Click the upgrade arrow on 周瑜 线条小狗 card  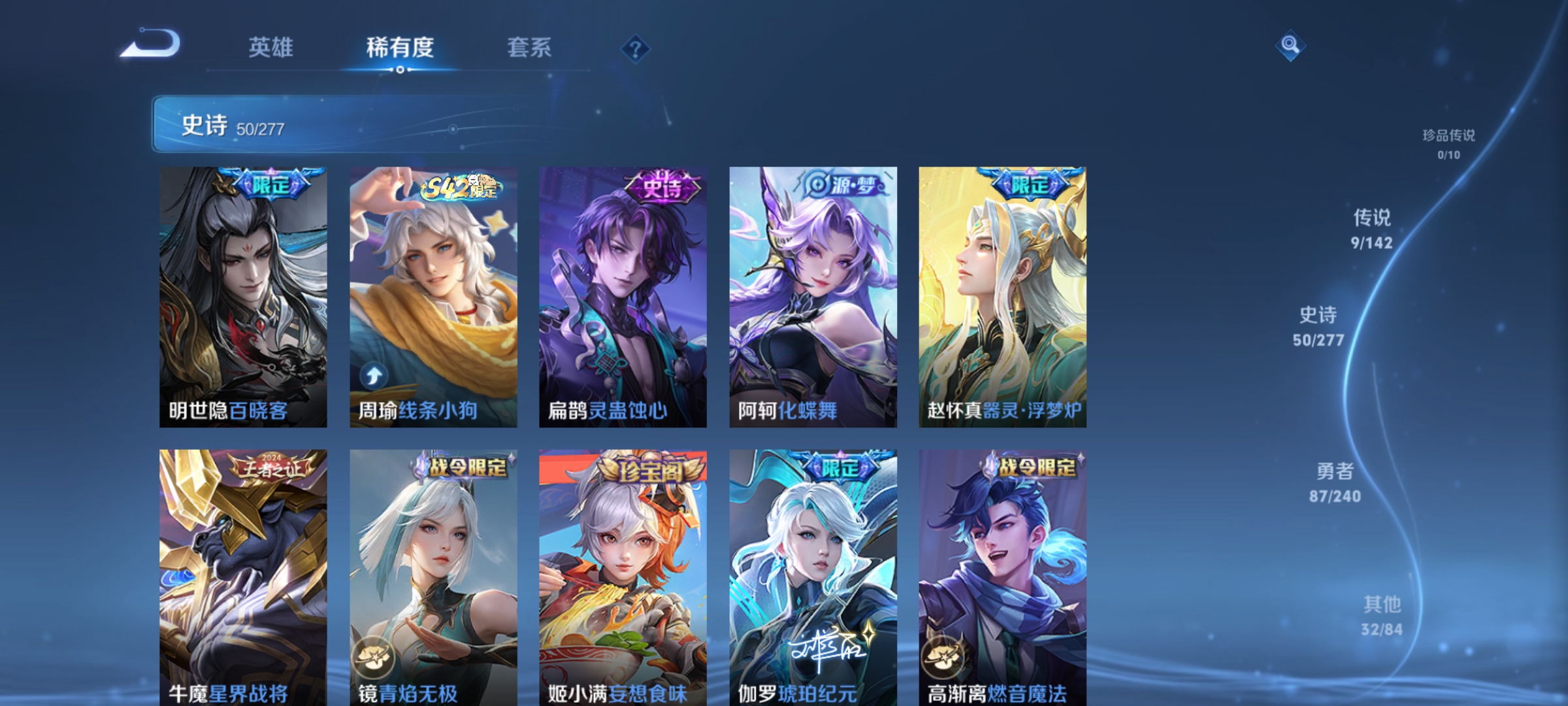[374, 375]
